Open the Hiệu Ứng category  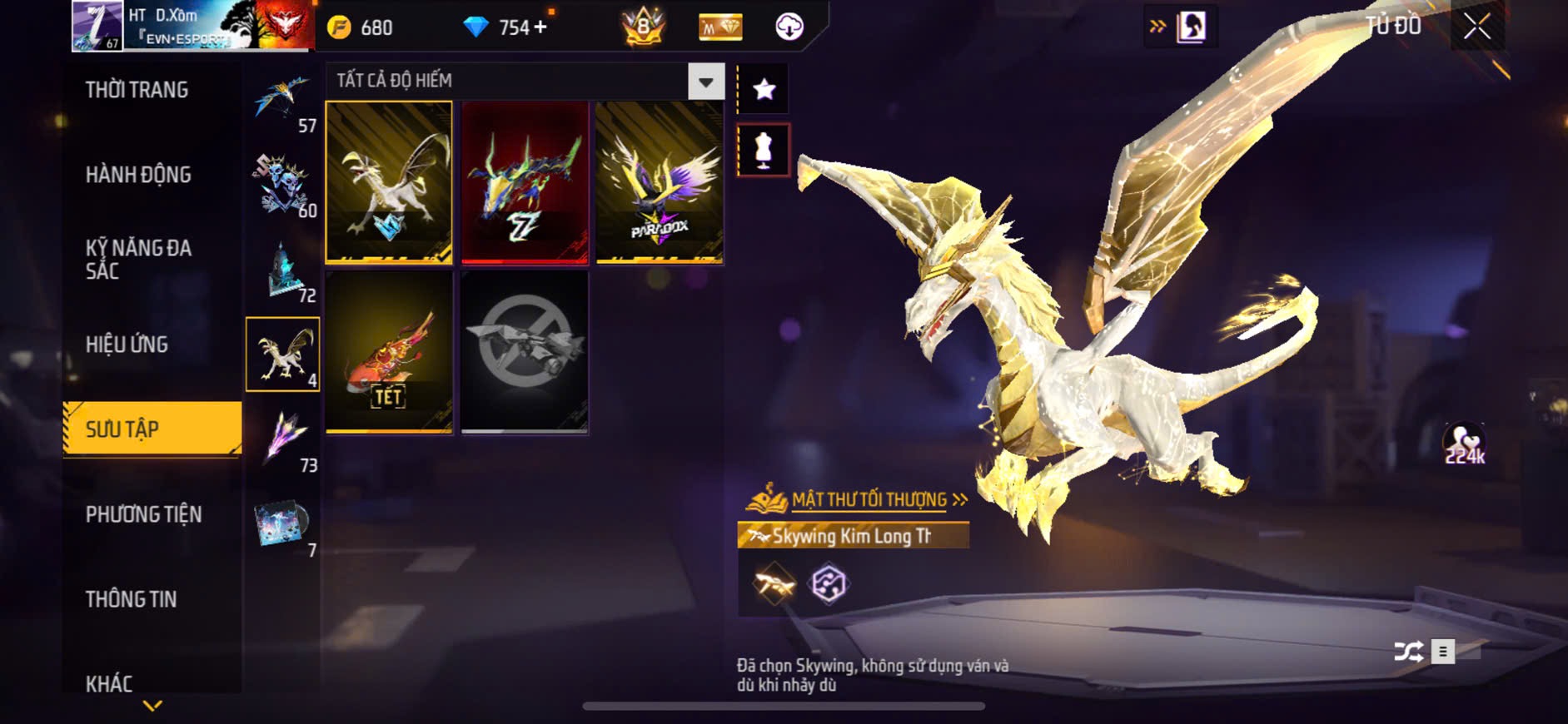pos(127,345)
